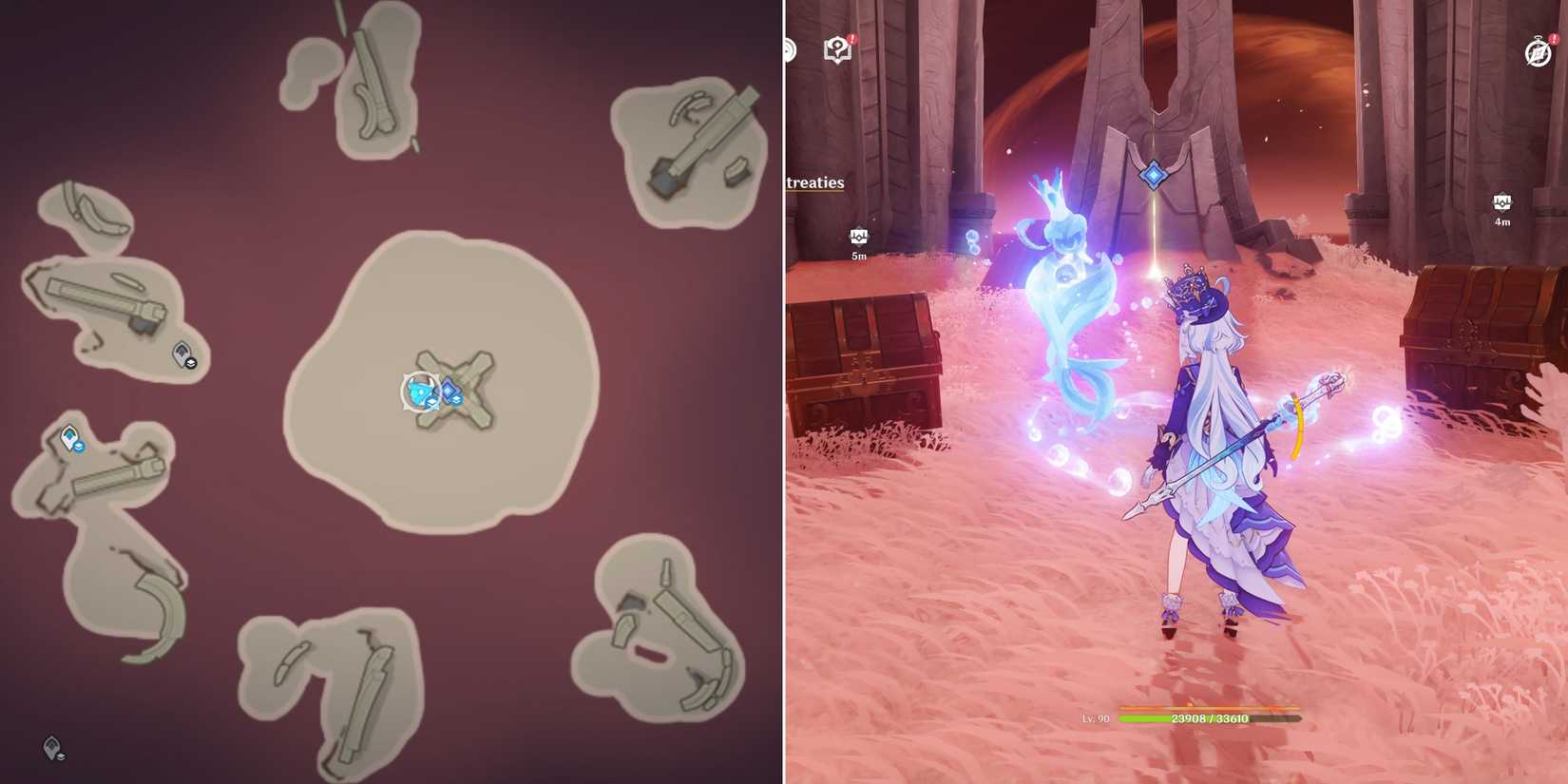Select the player arrow marker on the map
The height and width of the screenshot is (784, 1568).
[x=421, y=390]
